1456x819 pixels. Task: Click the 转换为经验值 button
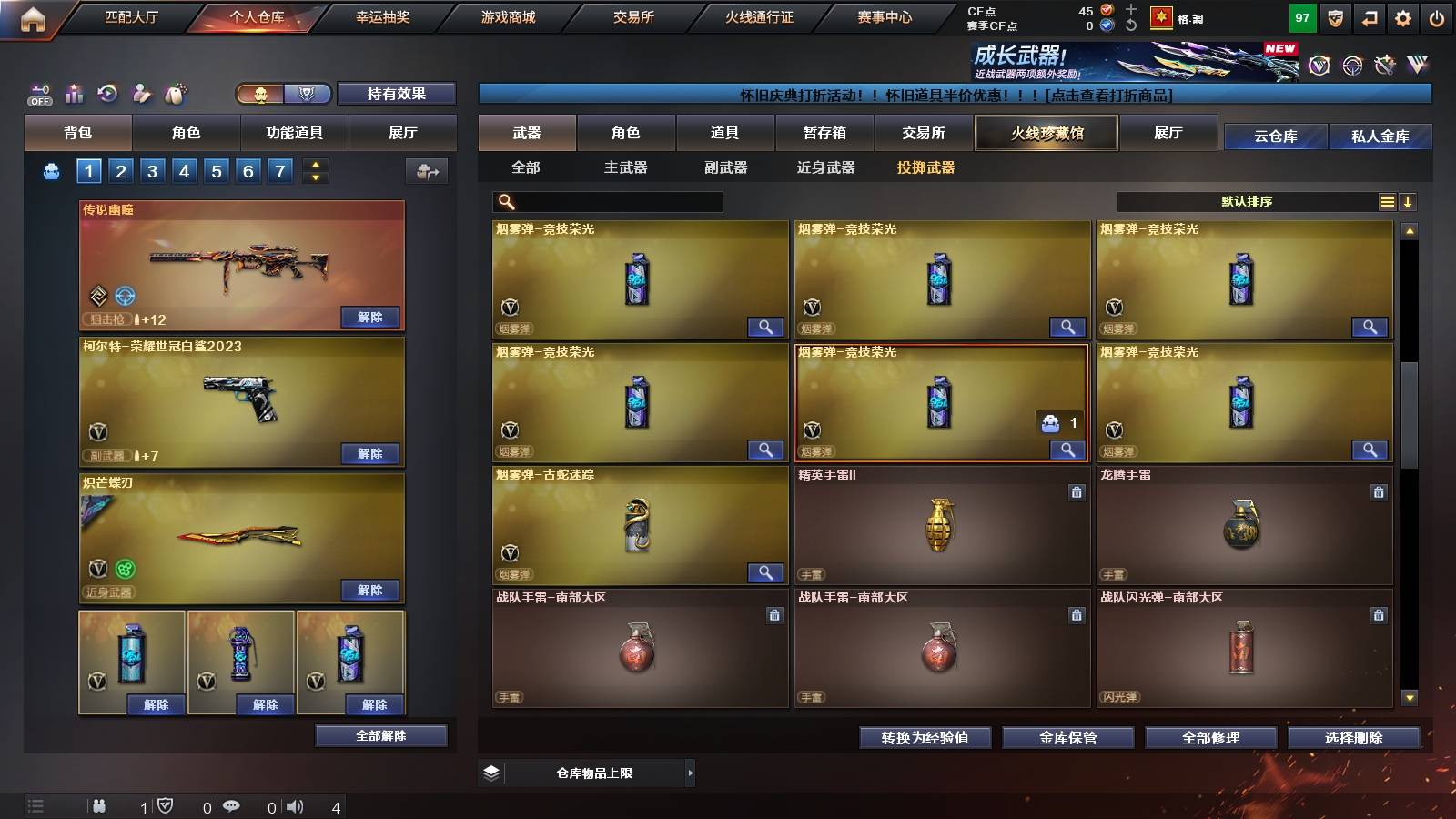pos(925,738)
